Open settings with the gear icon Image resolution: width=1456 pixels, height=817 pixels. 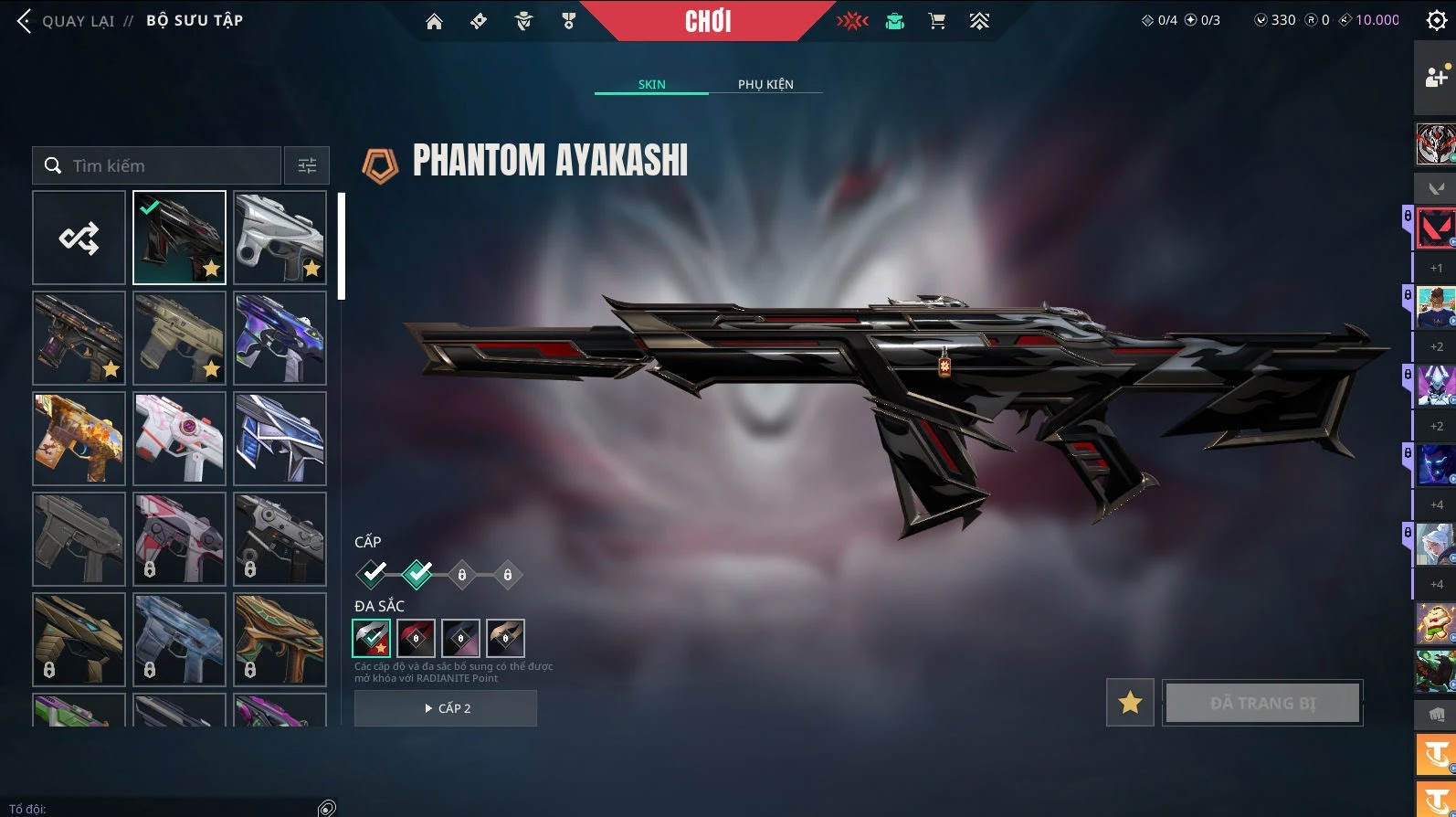(x=1436, y=21)
